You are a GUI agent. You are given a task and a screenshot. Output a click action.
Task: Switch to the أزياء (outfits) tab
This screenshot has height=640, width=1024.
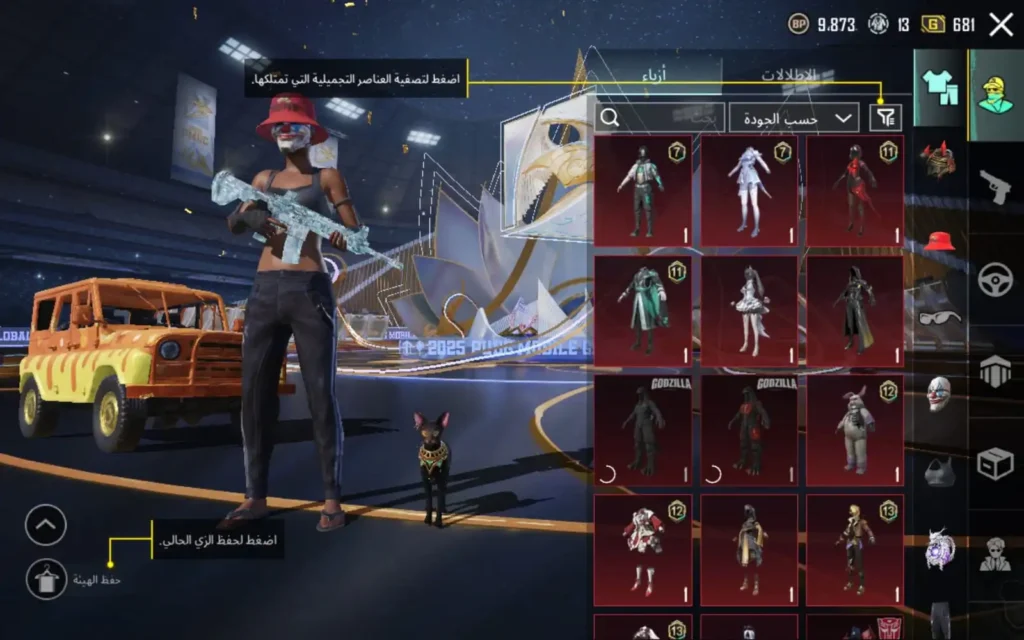[x=654, y=76]
